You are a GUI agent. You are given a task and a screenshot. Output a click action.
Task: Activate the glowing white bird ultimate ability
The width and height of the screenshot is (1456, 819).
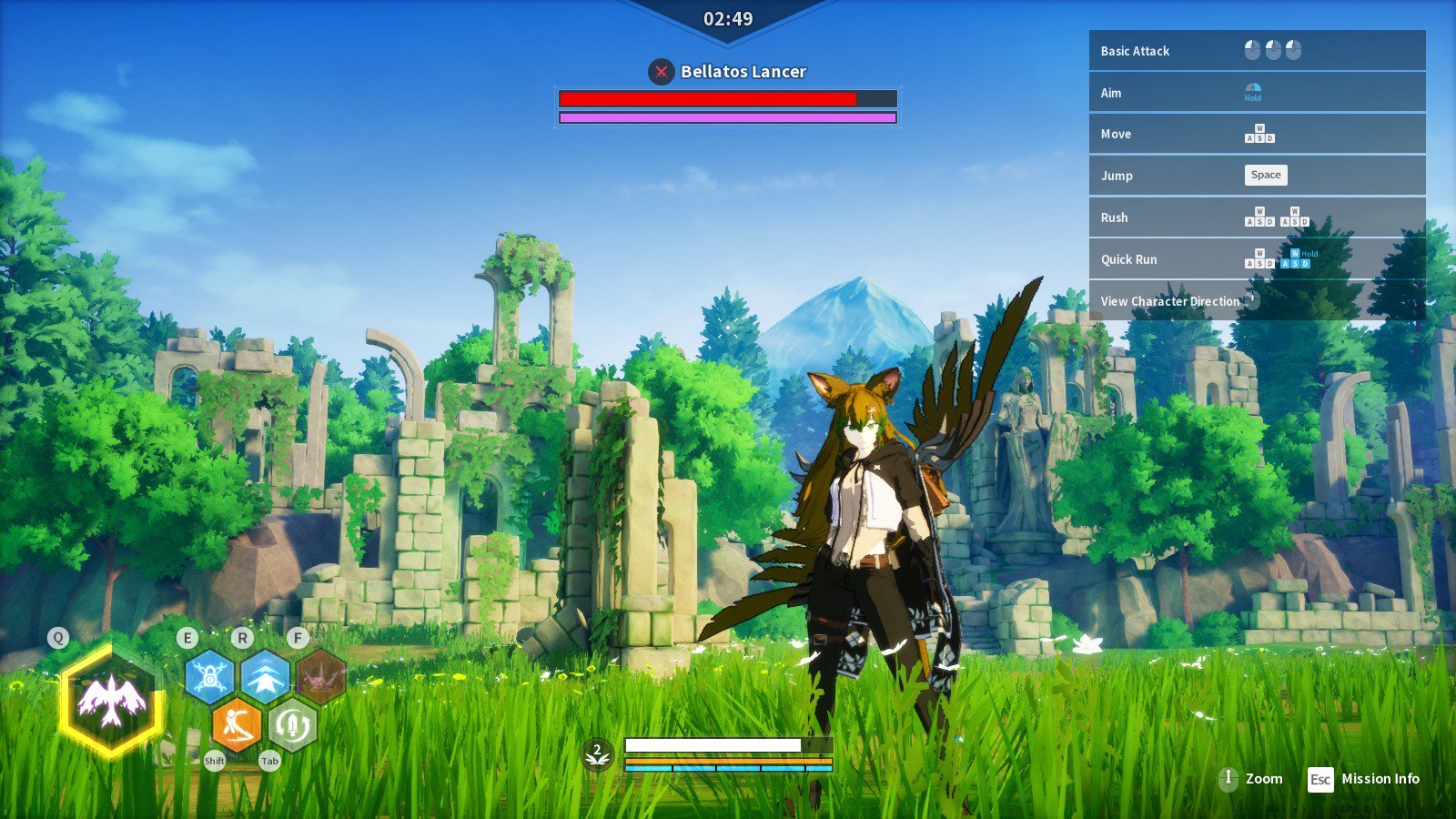(111, 701)
